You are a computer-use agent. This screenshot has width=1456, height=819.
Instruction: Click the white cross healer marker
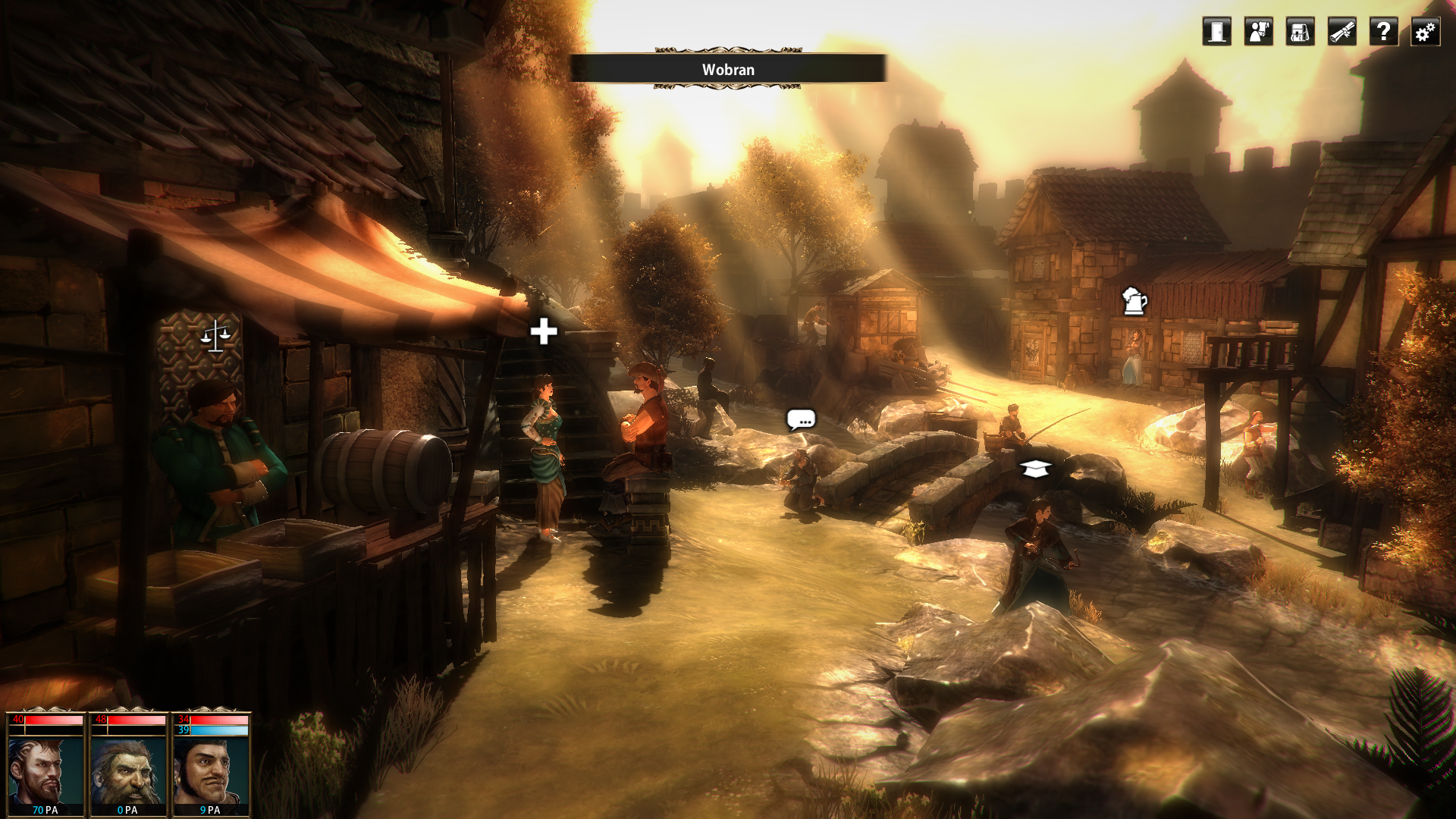pyautogui.click(x=544, y=331)
